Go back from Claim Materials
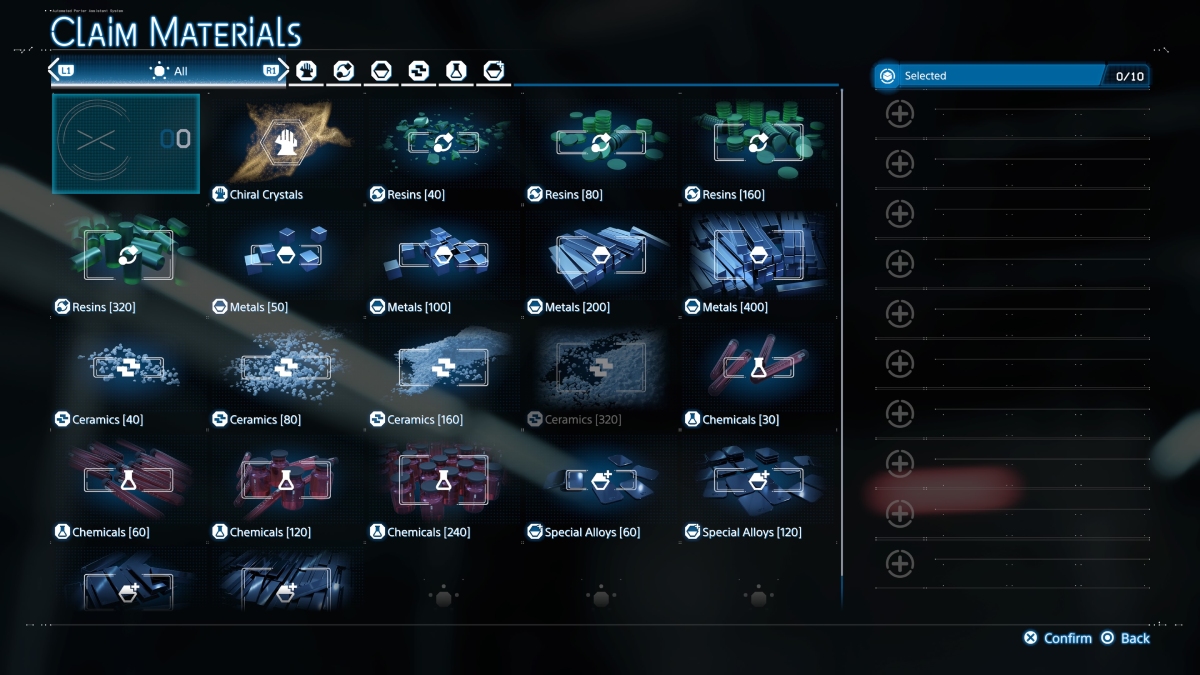Image resolution: width=1200 pixels, height=675 pixels. pos(1125,638)
